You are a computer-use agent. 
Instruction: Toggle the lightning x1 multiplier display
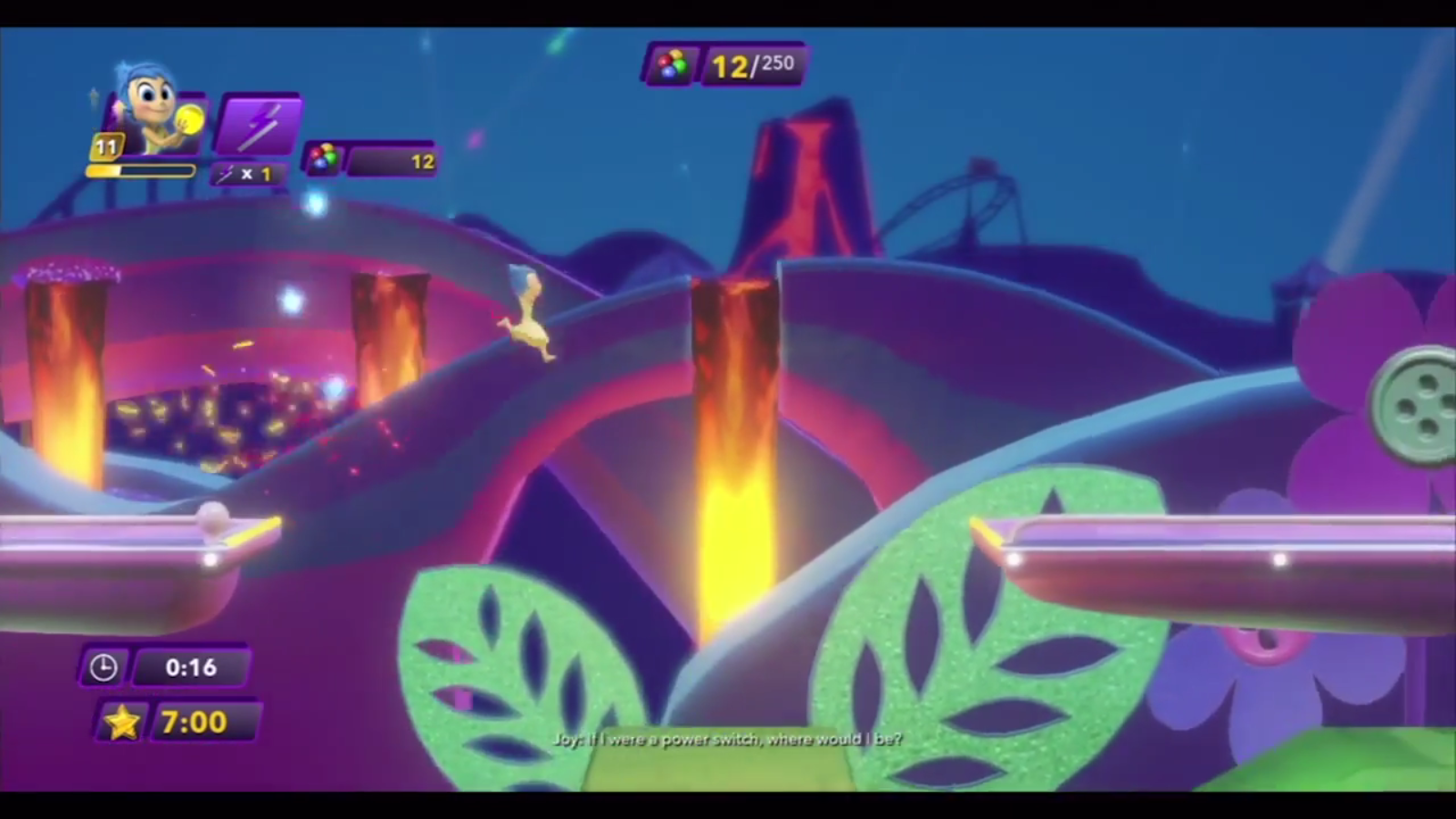(246, 175)
